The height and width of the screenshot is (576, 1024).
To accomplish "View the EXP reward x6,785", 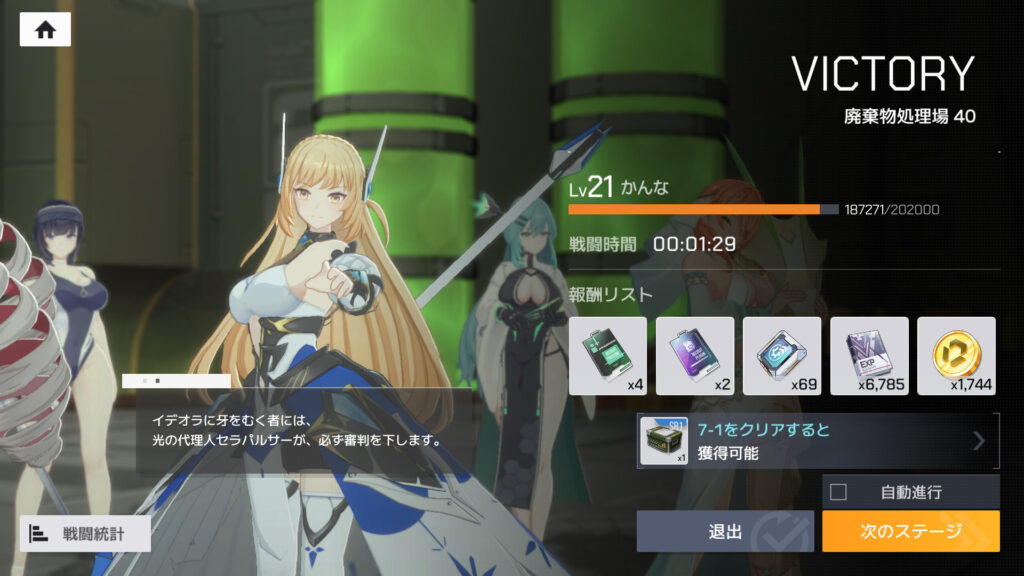I will [x=869, y=356].
